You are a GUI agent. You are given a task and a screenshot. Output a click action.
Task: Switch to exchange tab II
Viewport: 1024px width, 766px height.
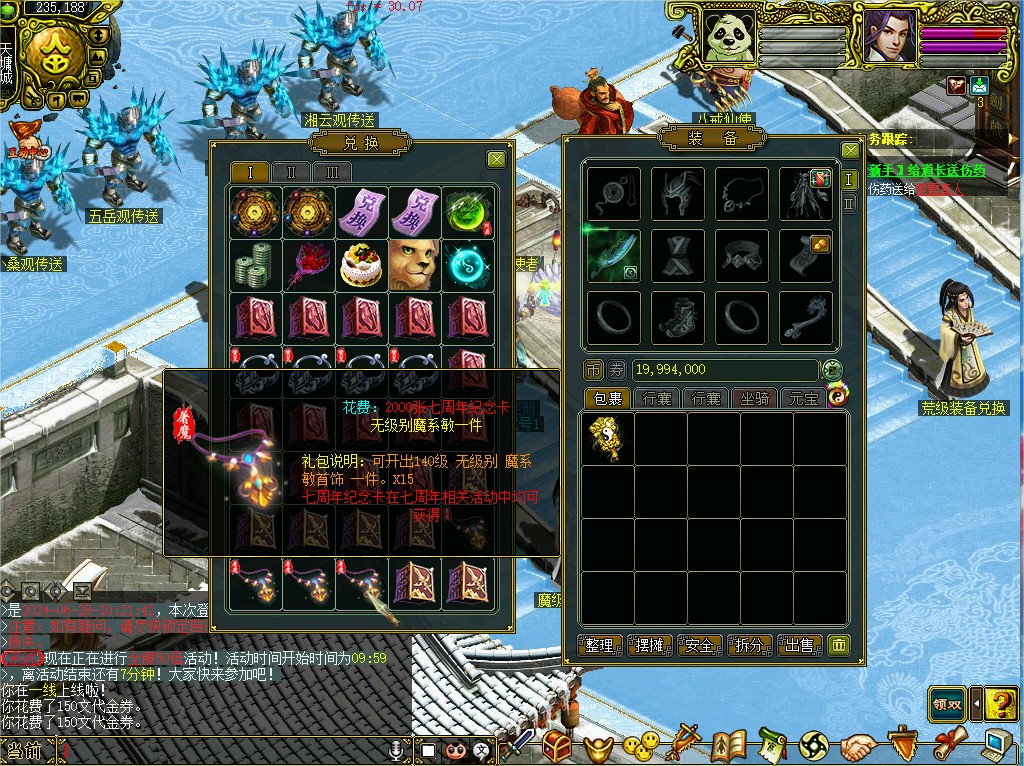[x=291, y=172]
